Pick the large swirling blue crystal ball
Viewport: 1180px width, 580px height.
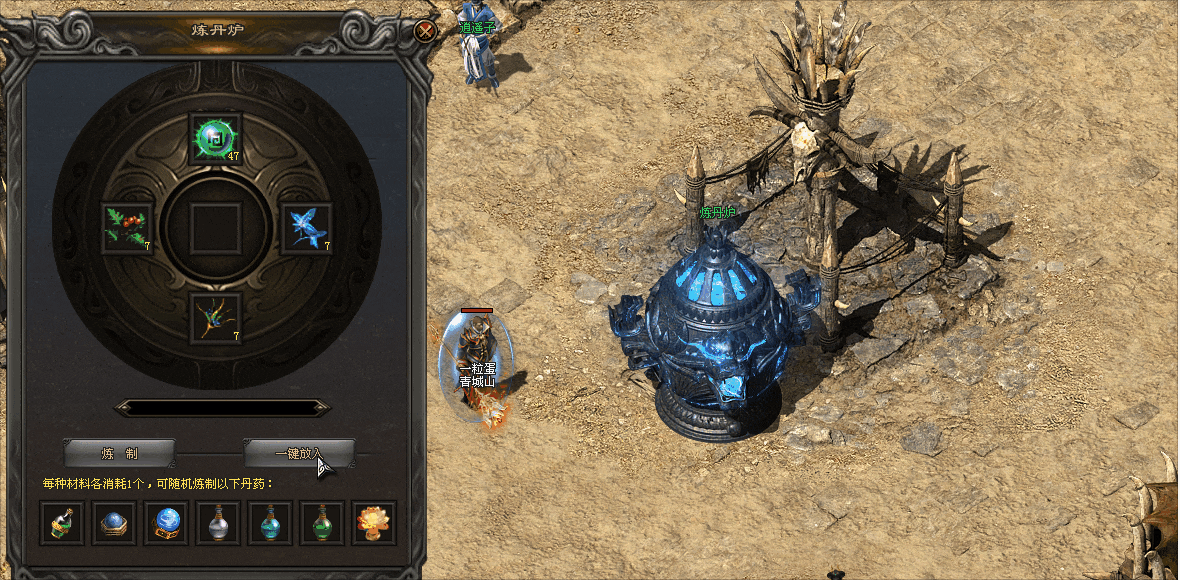[x=166, y=522]
